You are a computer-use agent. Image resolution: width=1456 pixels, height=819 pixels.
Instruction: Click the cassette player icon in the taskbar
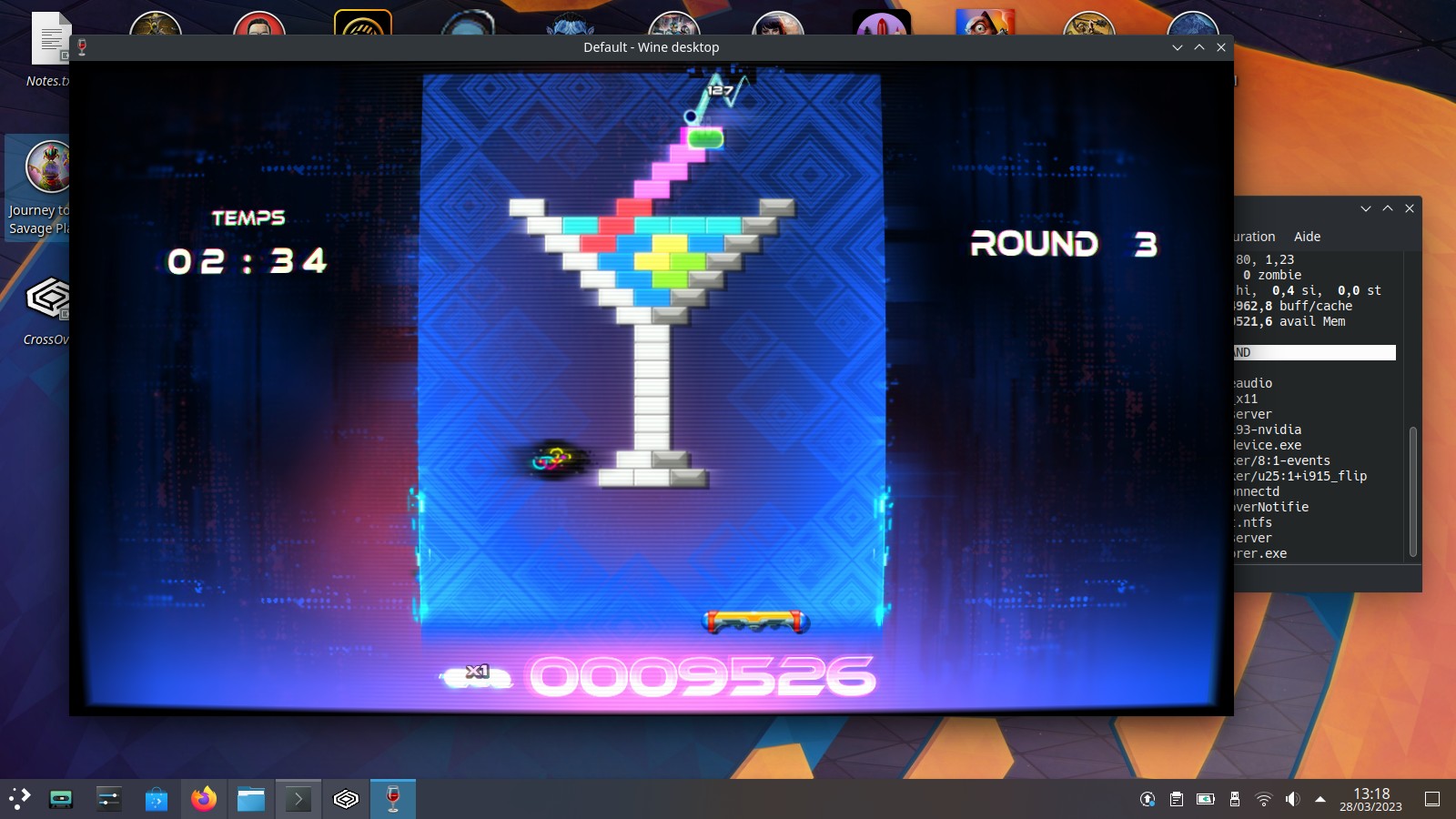pos(60,800)
